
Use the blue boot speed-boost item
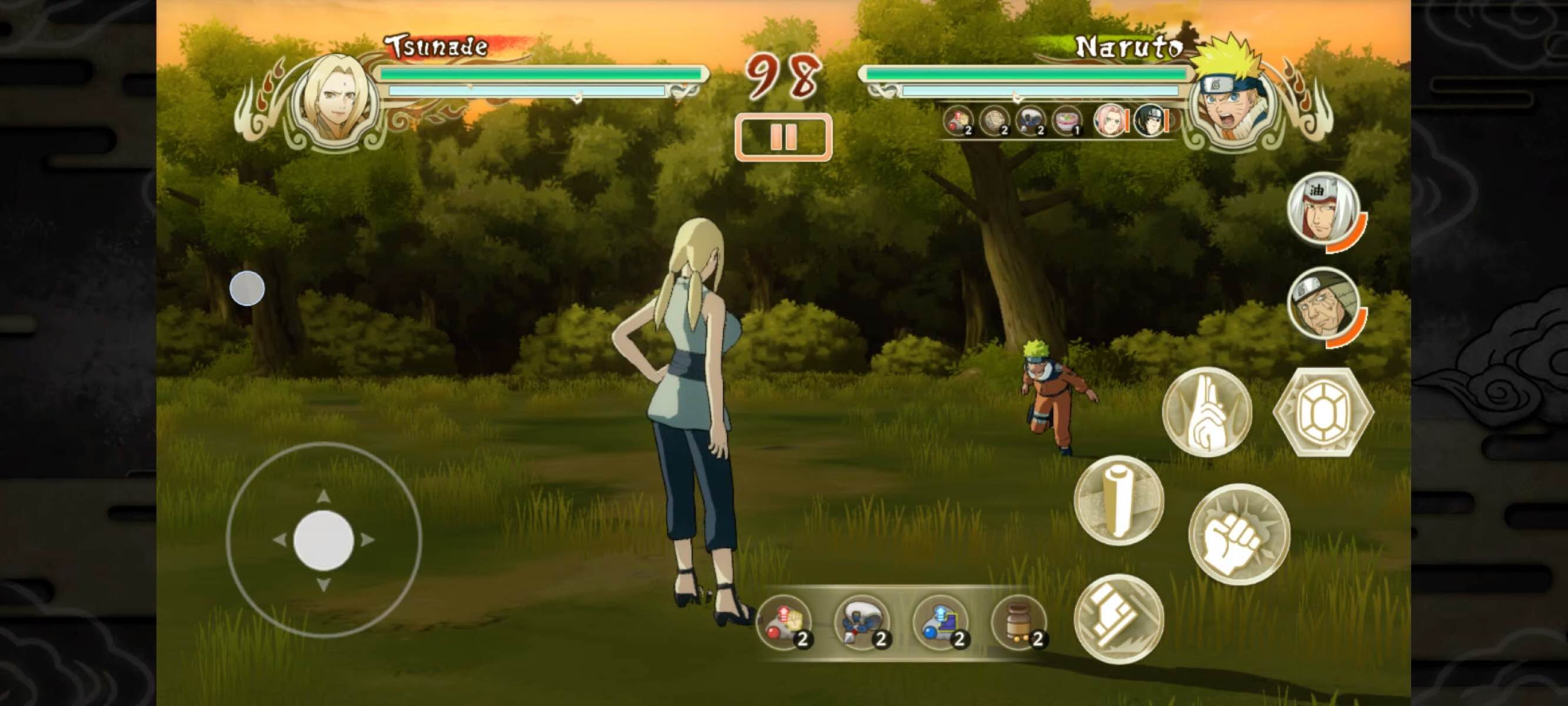[x=940, y=622]
